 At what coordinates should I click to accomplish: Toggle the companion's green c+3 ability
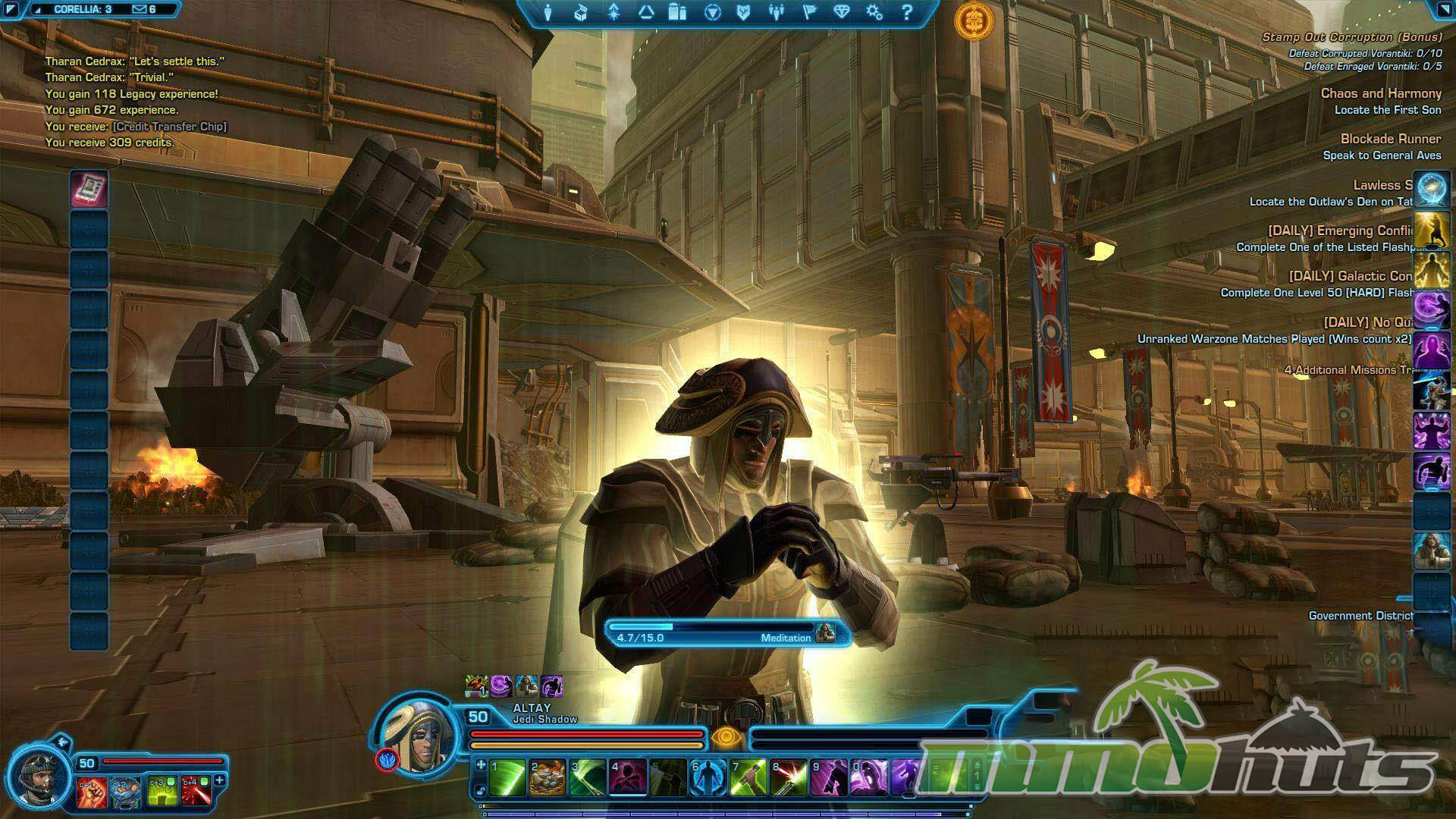162,792
